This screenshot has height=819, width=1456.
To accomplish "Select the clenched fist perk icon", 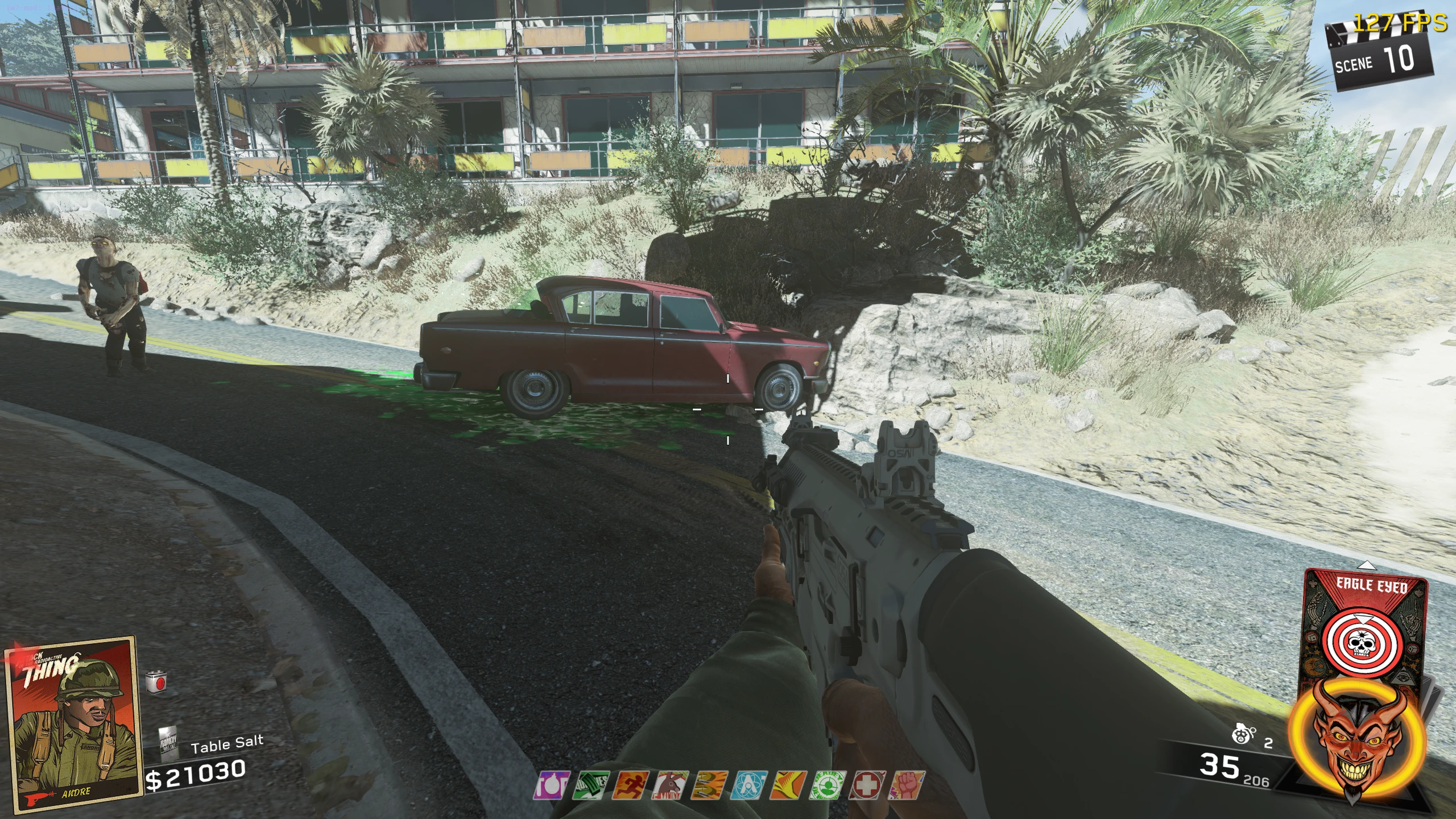I will pyautogui.click(x=906, y=785).
